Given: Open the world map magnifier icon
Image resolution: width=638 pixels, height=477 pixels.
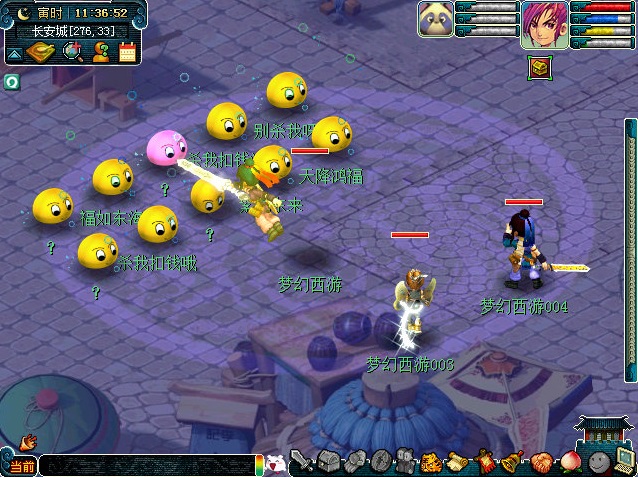Looking at the screenshot, I should 73,52.
